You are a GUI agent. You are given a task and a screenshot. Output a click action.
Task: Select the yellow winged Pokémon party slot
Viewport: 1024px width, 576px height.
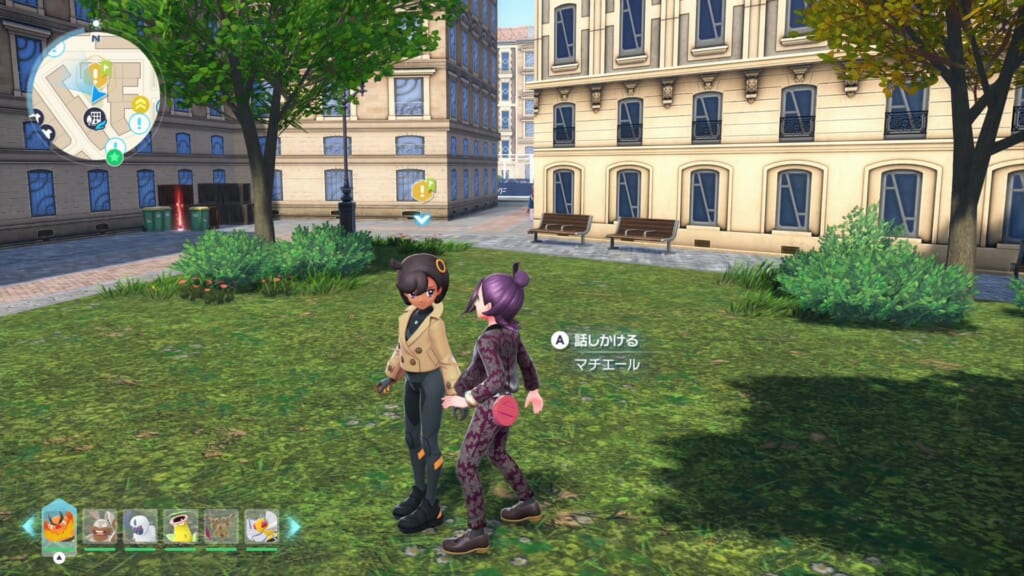(x=261, y=526)
